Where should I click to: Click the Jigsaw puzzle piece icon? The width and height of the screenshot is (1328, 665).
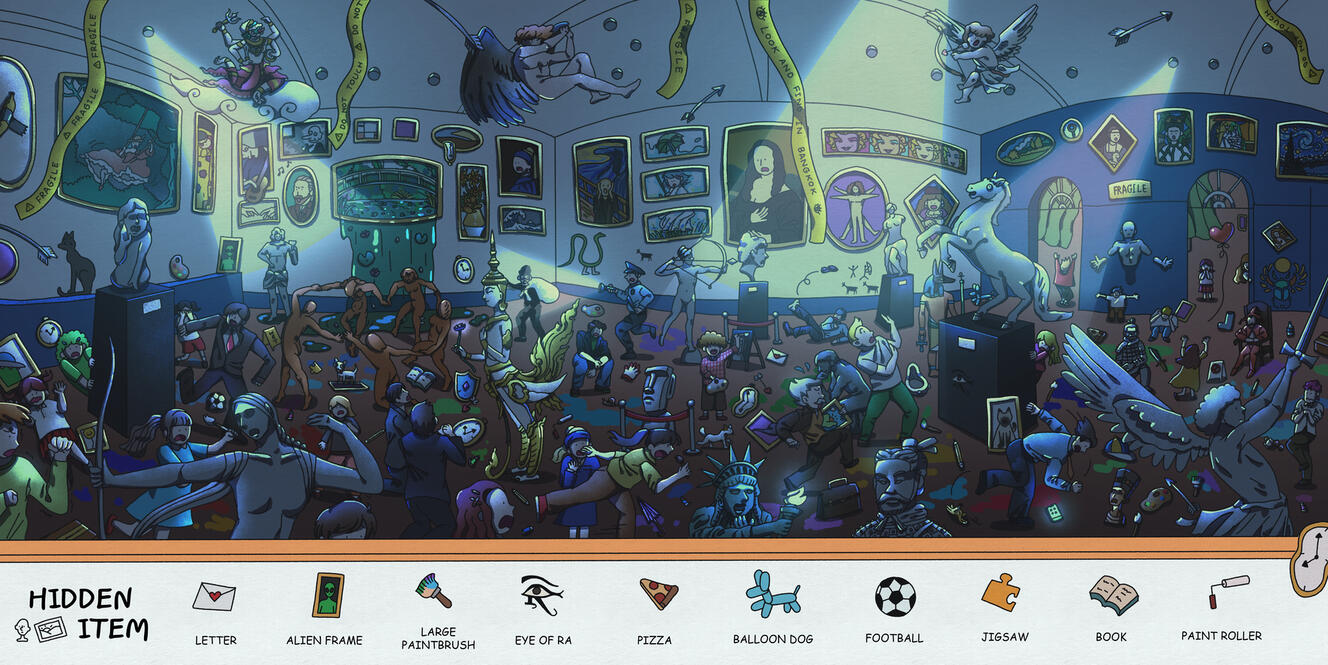(1000, 593)
